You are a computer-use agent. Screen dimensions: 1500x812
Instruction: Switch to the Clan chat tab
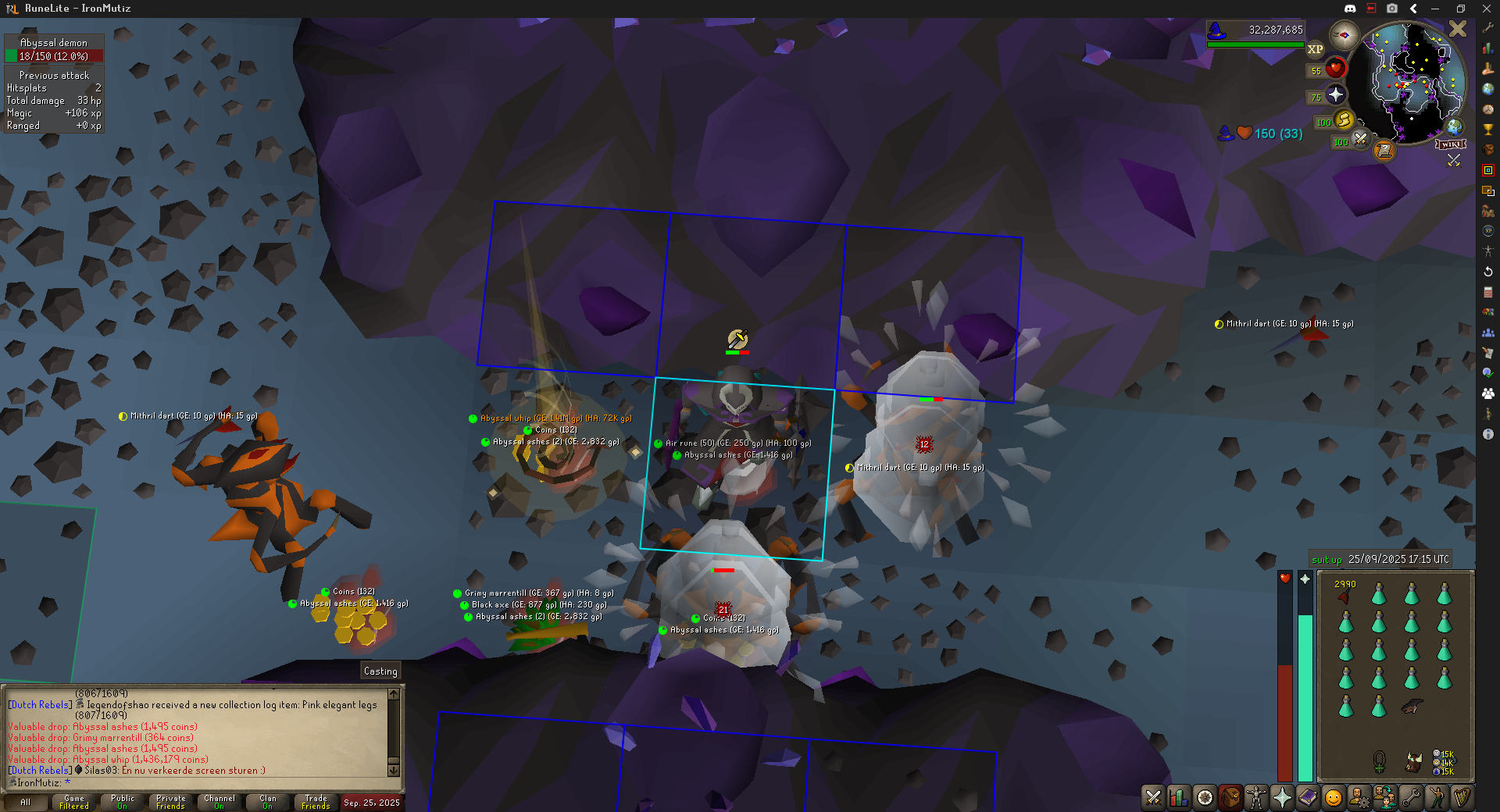pos(267,802)
